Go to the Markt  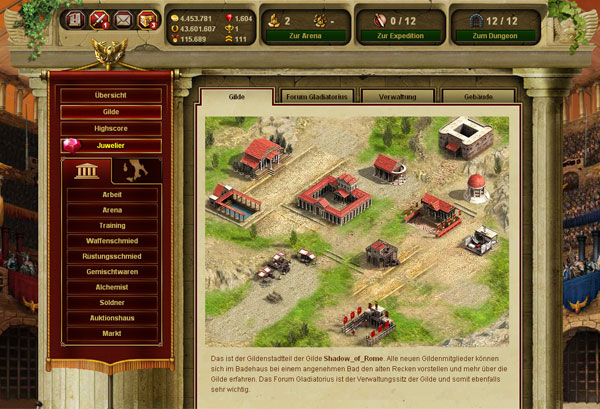[112, 333]
